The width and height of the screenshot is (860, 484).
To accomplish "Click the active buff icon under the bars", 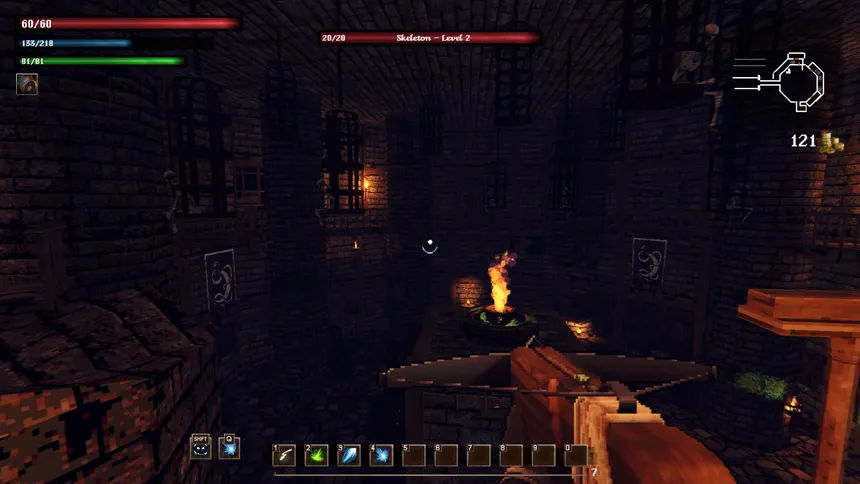I will pos(27,84).
